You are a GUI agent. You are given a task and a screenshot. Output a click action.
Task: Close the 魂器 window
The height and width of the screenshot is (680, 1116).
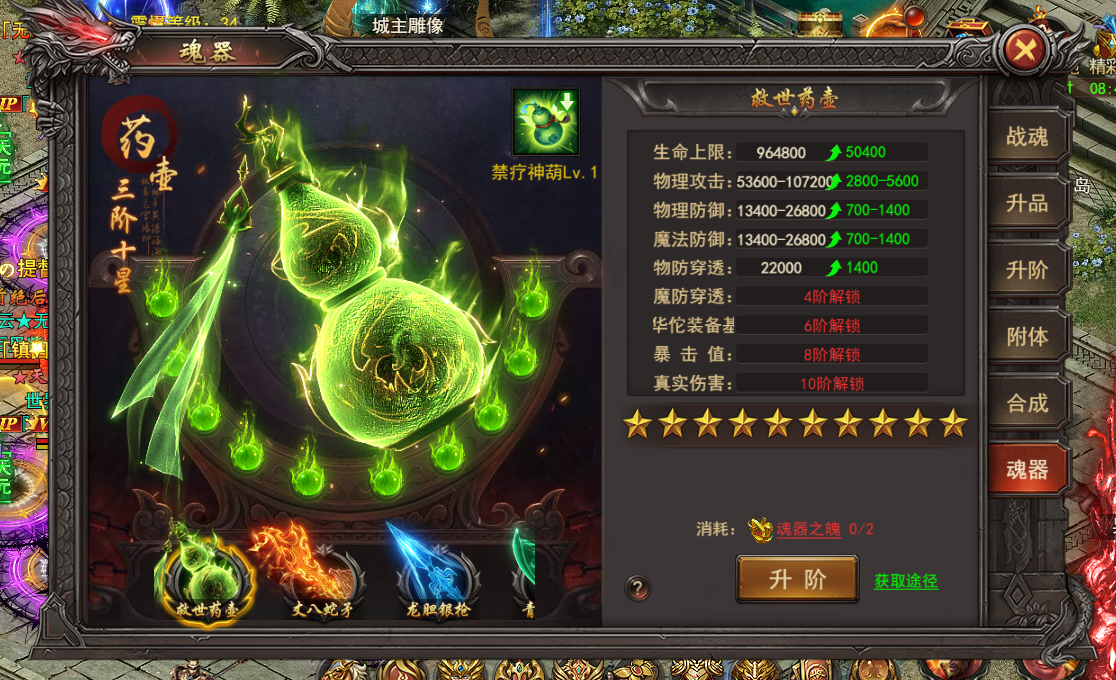point(1022,50)
